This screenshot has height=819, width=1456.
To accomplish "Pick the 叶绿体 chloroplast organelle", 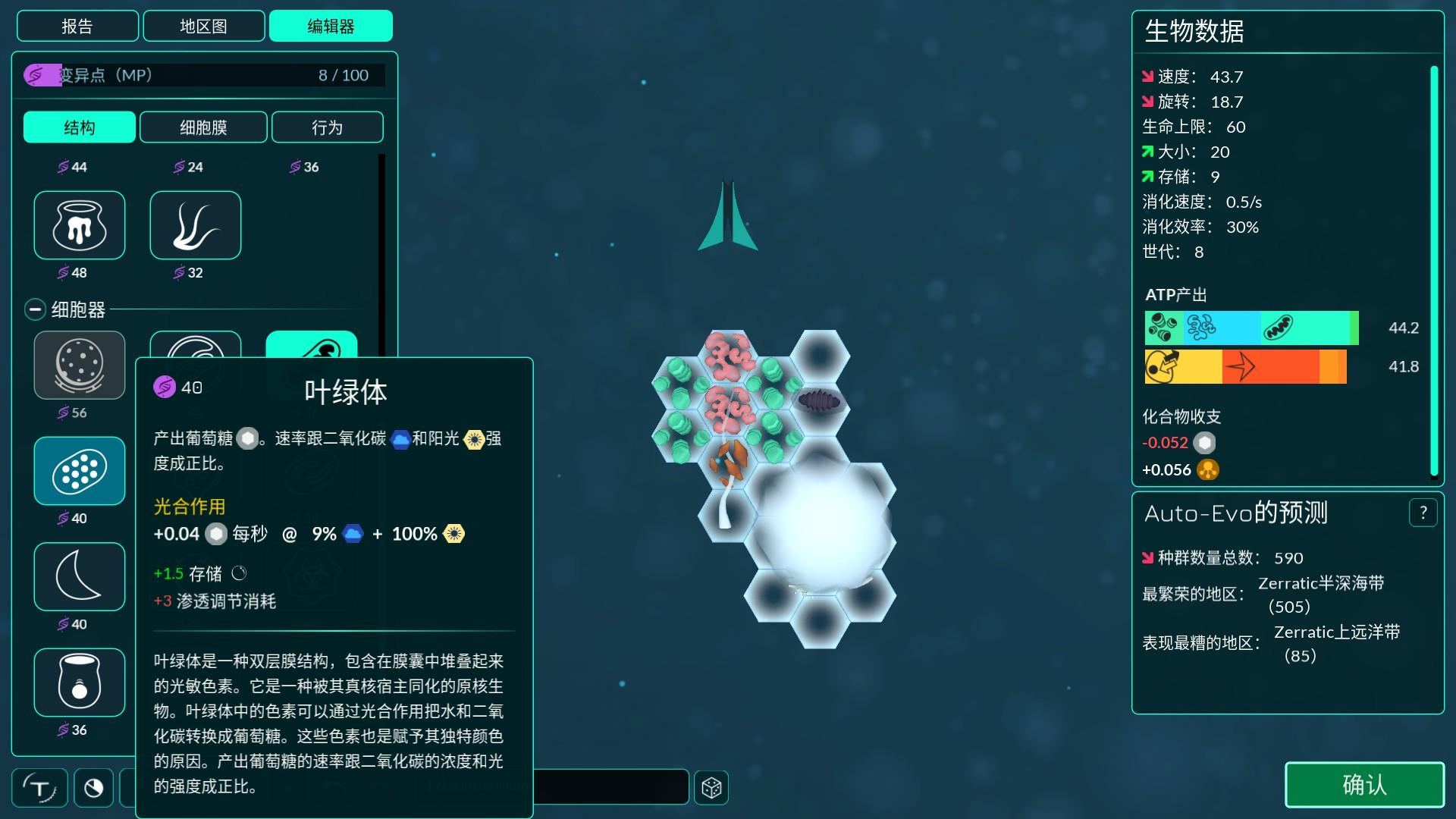I will [x=80, y=471].
